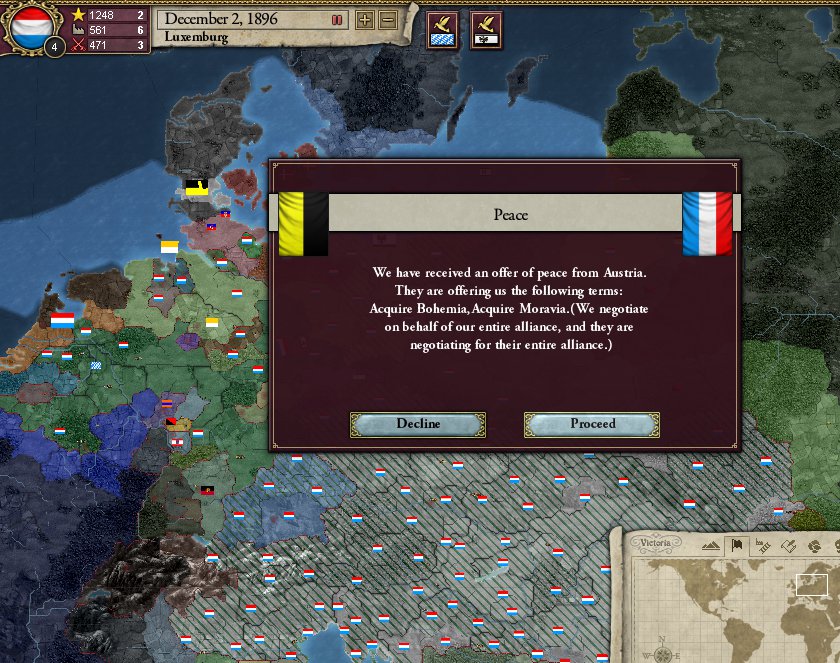Open the Victoria menu button
Screen dimensions: 840x663
click(x=655, y=544)
